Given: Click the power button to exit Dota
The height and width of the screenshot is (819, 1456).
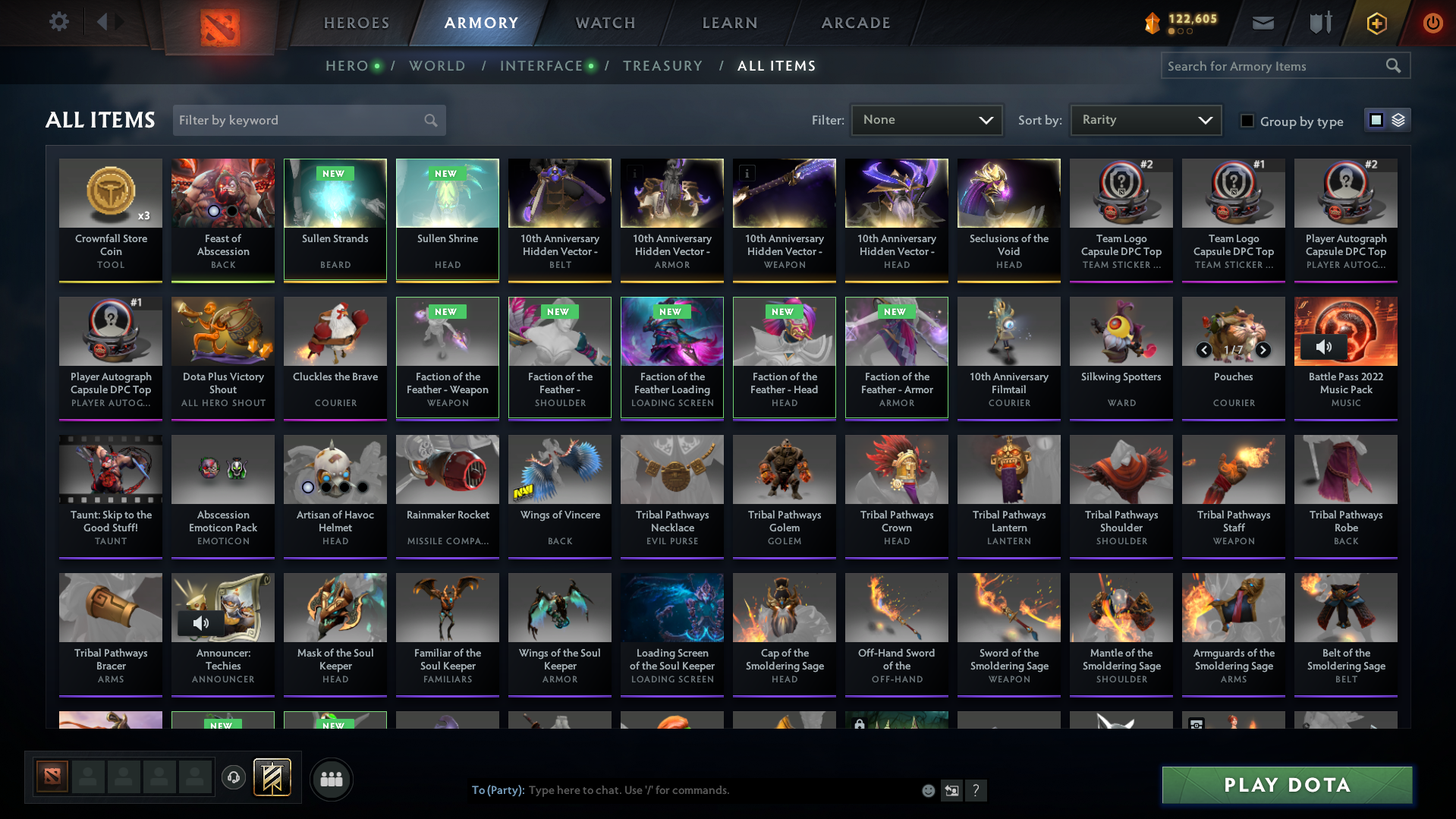Looking at the screenshot, I should [x=1432, y=23].
